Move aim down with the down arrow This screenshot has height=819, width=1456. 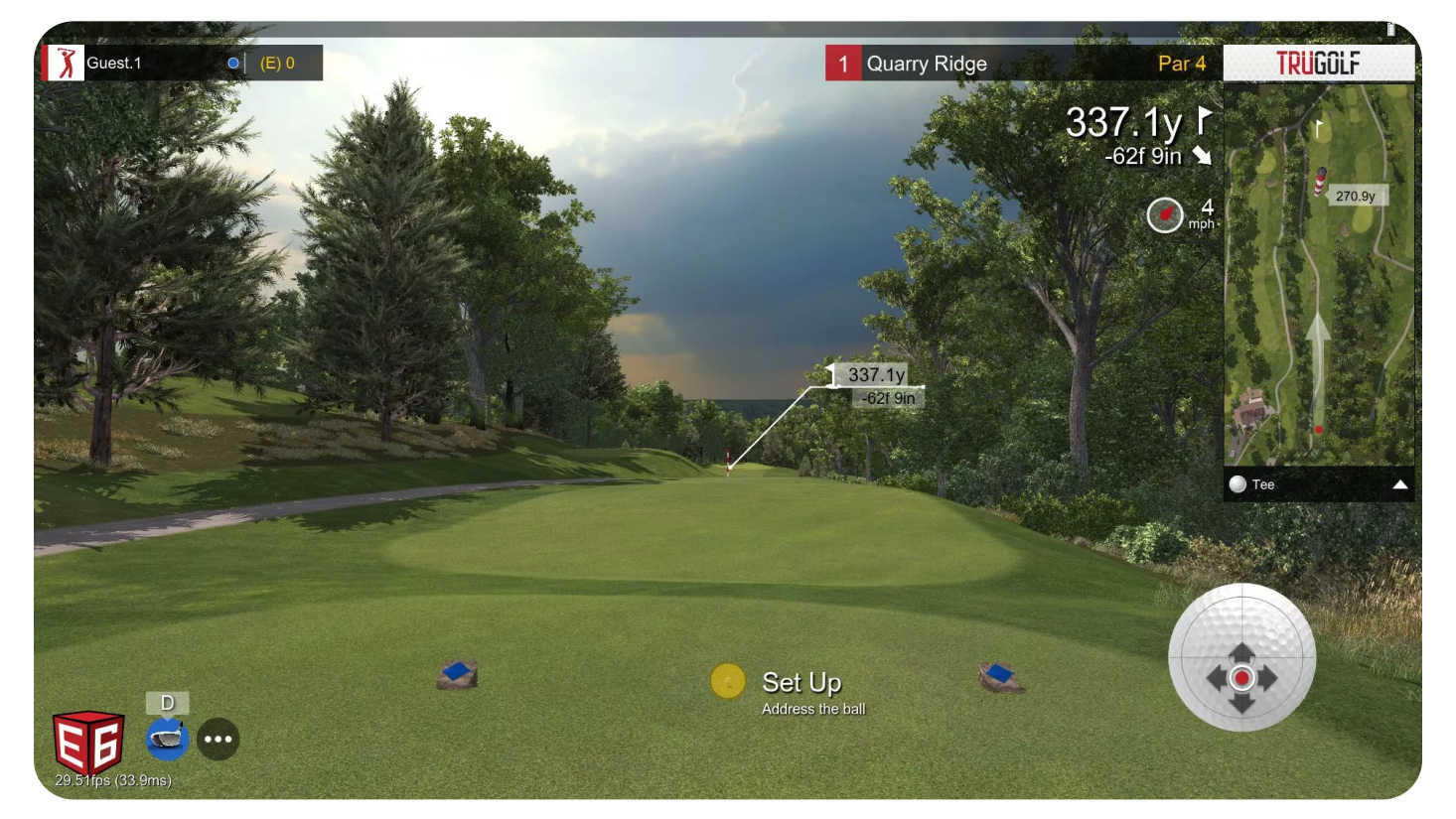[1241, 704]
